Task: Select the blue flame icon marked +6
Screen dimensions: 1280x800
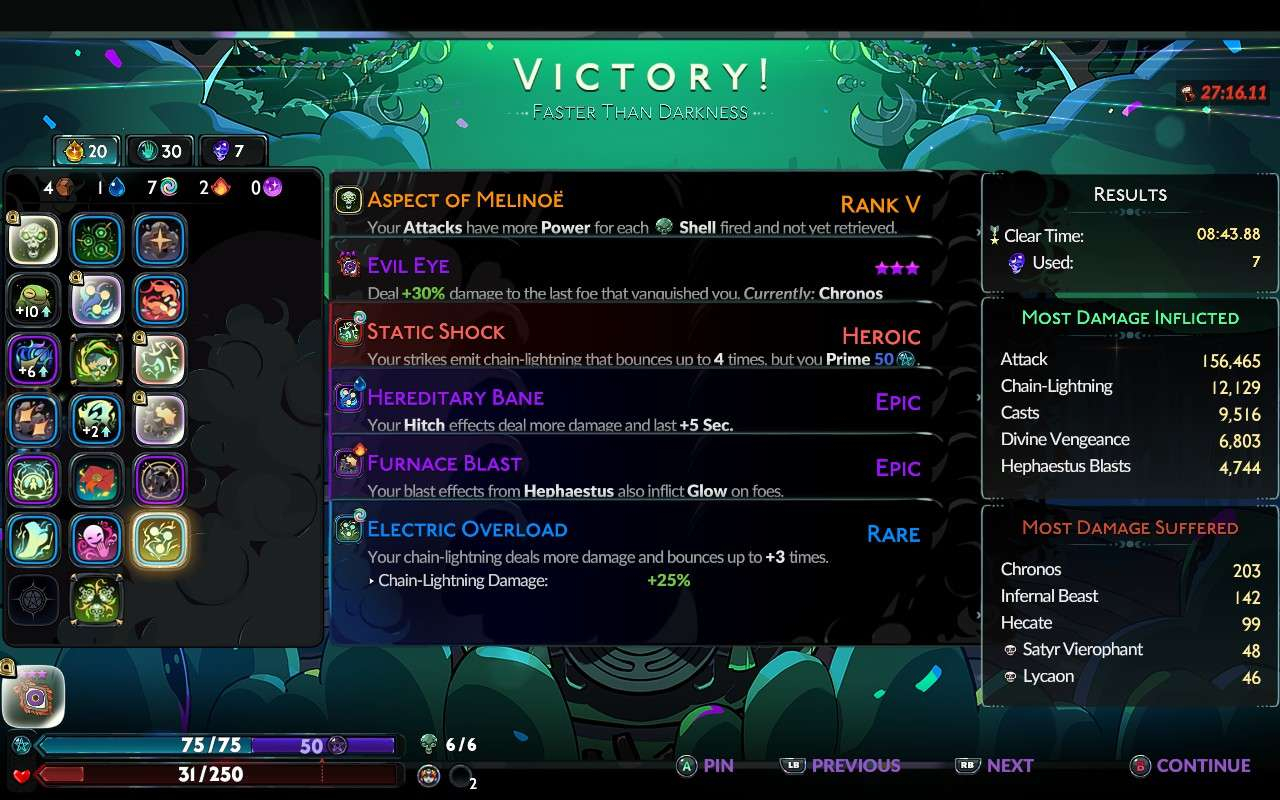Action: tap(34, 360)
